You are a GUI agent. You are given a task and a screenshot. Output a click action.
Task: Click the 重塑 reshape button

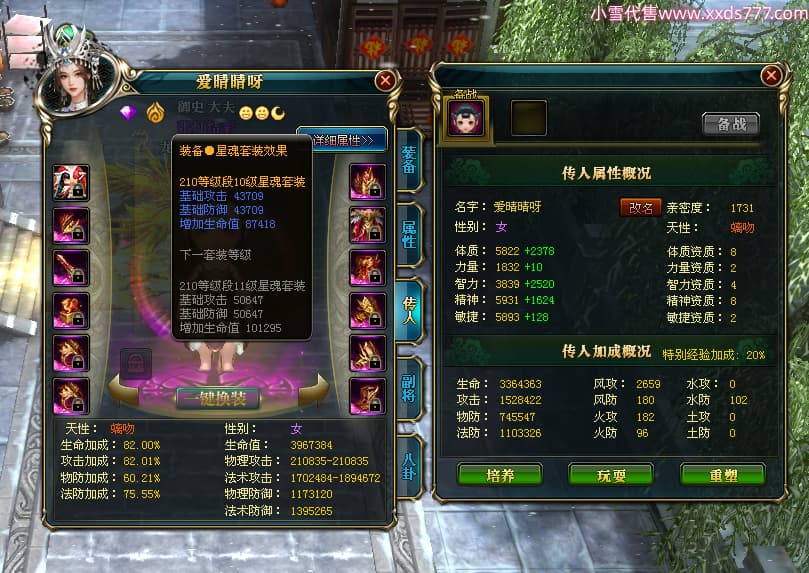(723, 475)
